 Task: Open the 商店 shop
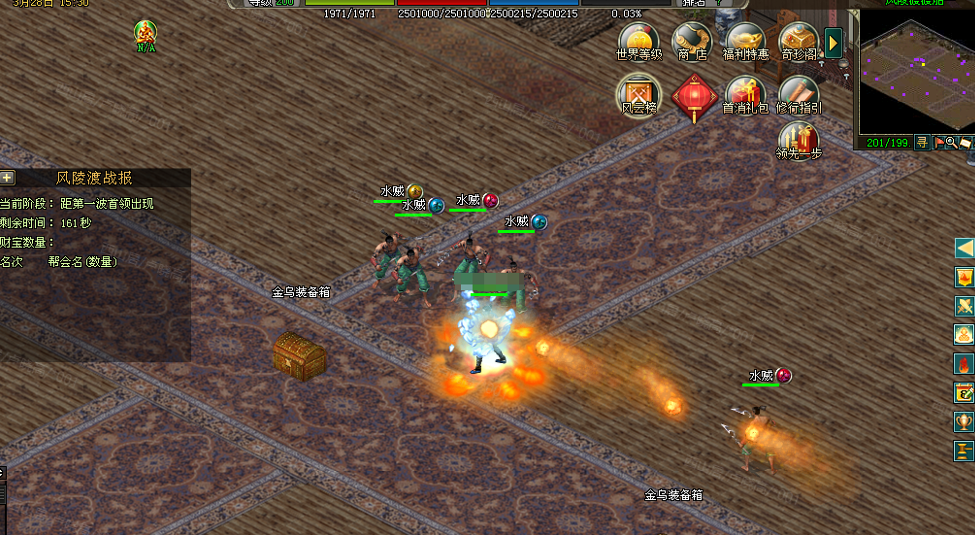(692, 40)
